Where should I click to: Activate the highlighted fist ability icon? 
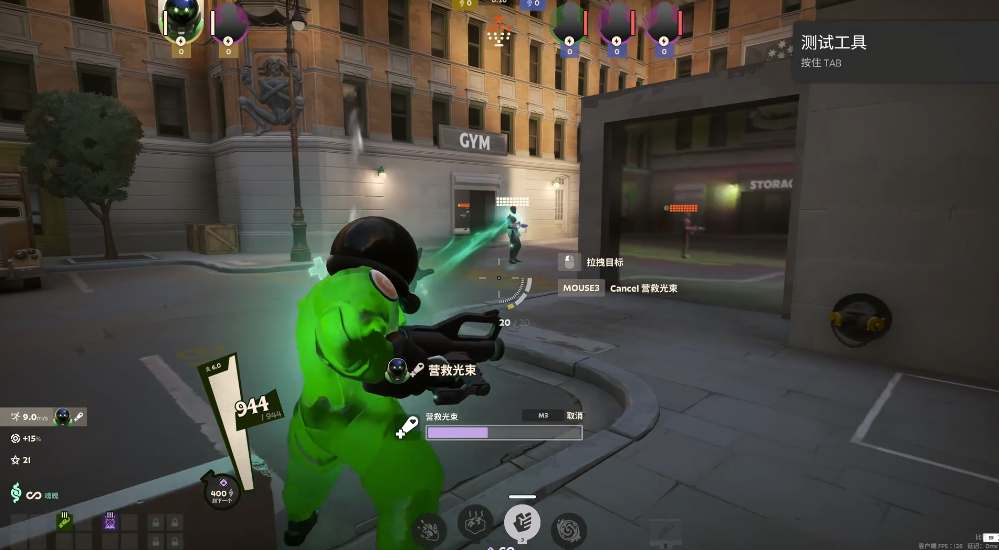coord(522,521)
